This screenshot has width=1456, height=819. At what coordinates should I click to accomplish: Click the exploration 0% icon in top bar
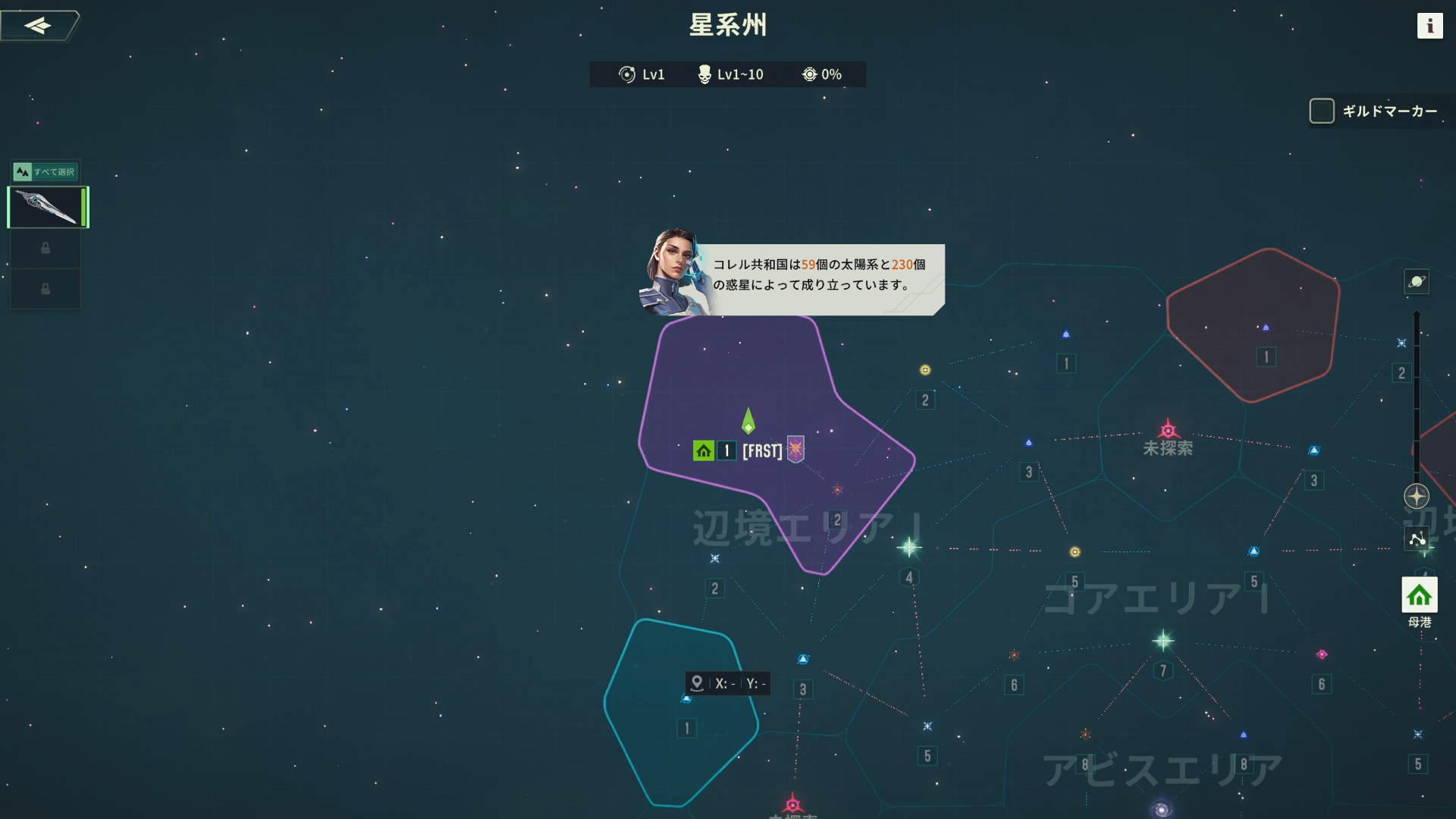coord(810,74)
